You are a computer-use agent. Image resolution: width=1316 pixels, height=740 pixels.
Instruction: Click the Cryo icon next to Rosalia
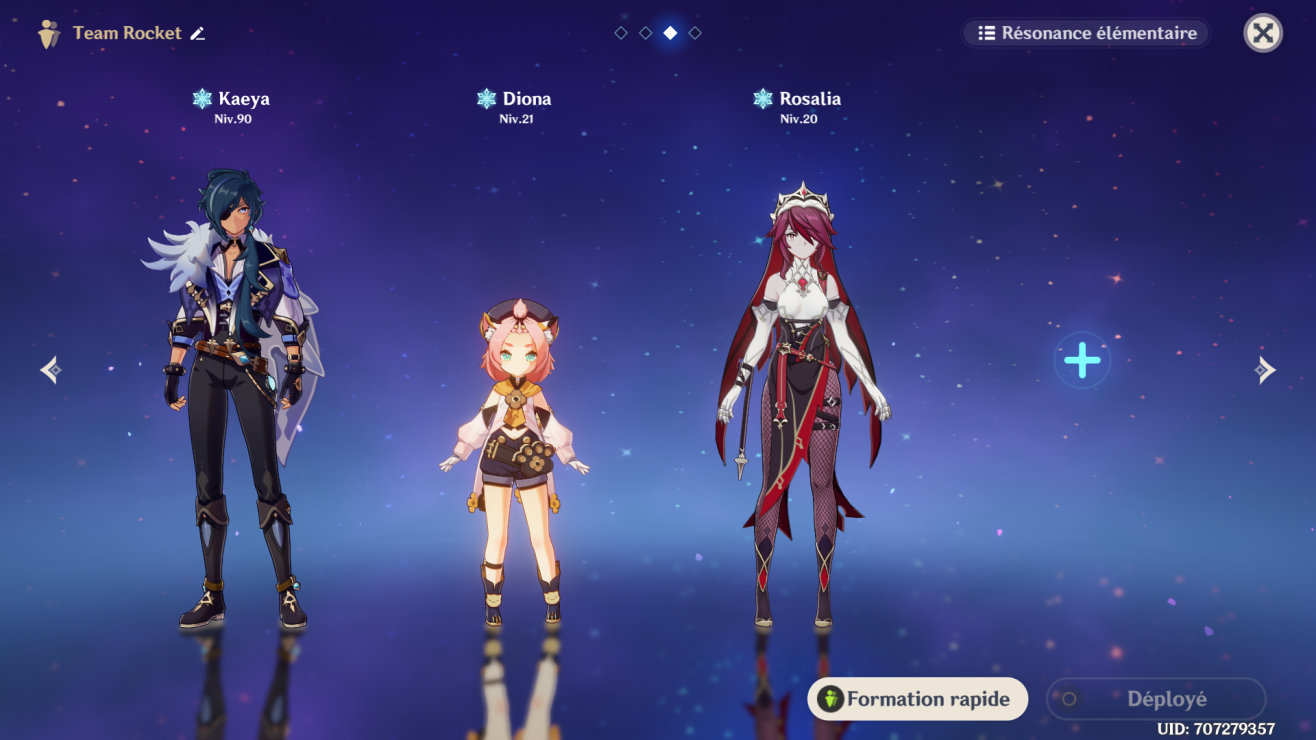click(762, 98)
